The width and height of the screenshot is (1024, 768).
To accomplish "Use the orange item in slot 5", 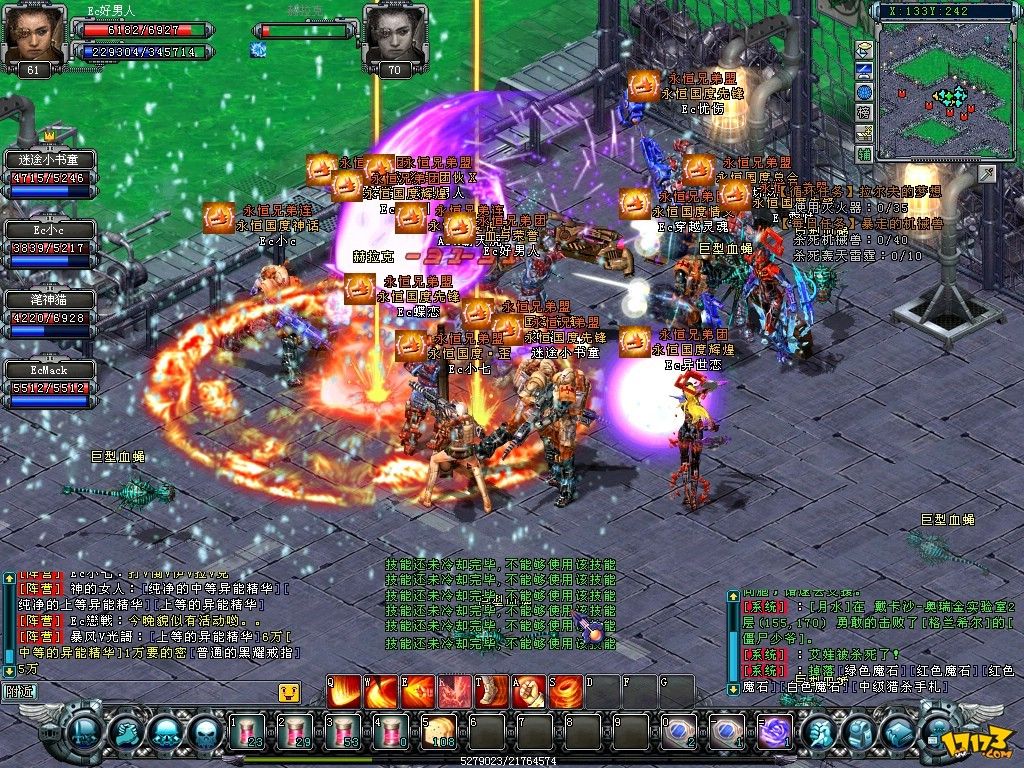I will click(x=438, y=733).
